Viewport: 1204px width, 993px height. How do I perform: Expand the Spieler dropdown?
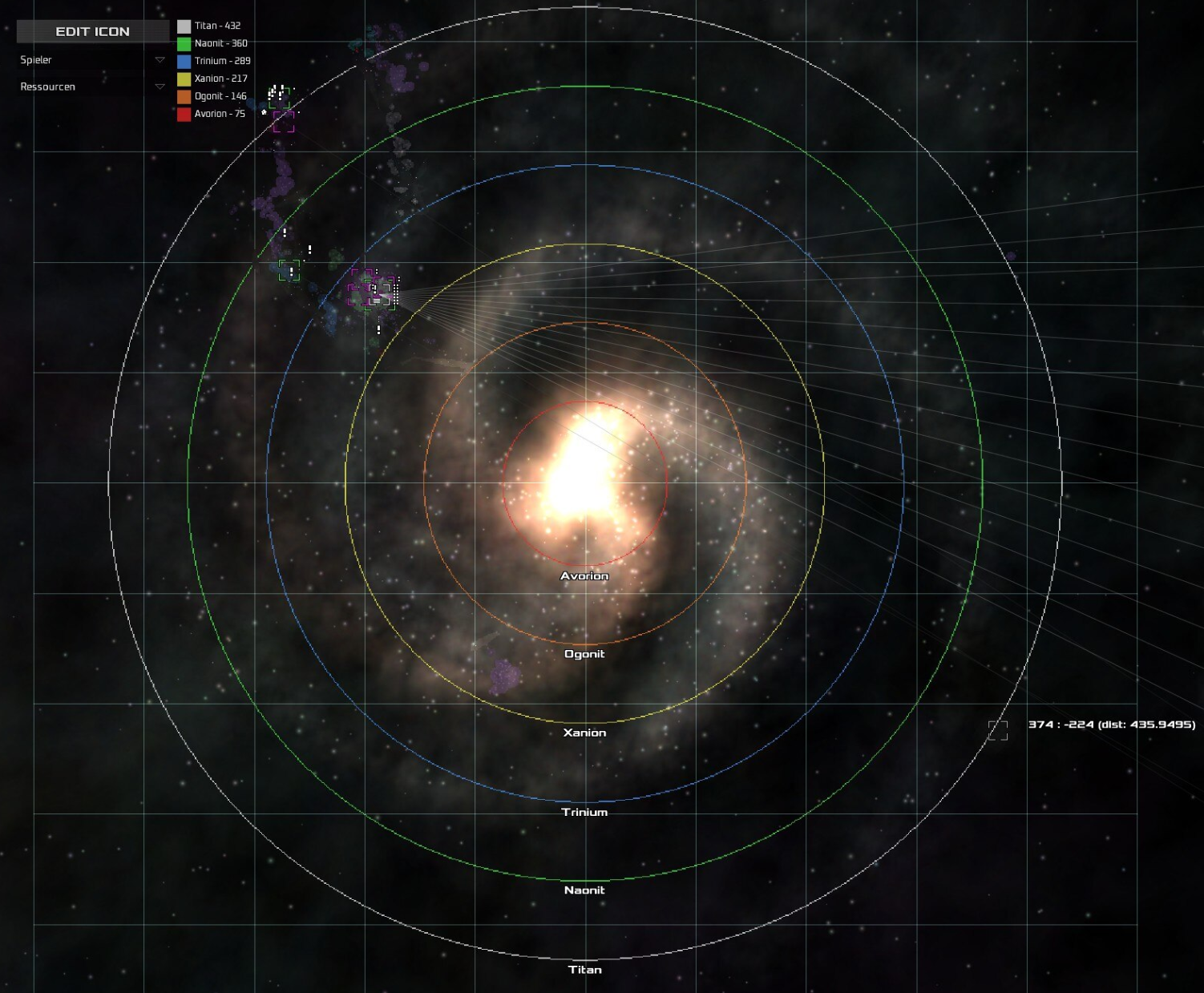point(159,60)
